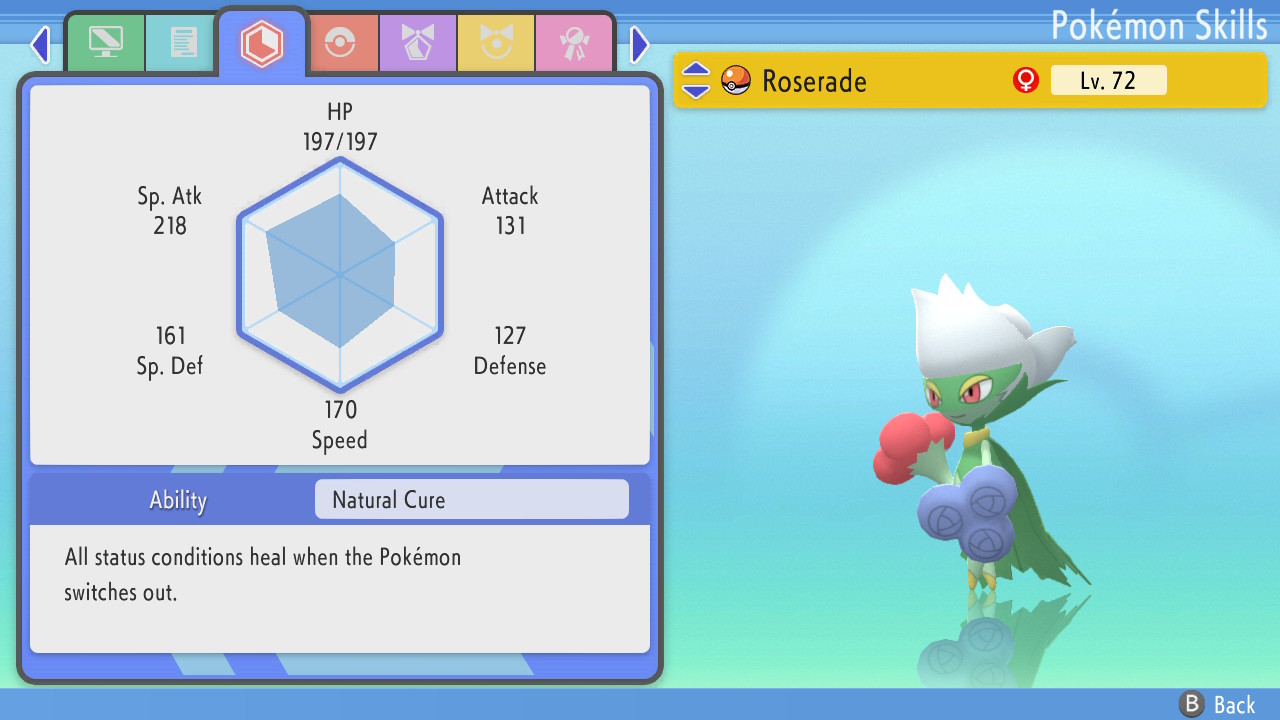View the pink Ribbons tab icon
Image resolution: width=1280 pixels, height=720 pixels.
[x=574, y=42]
